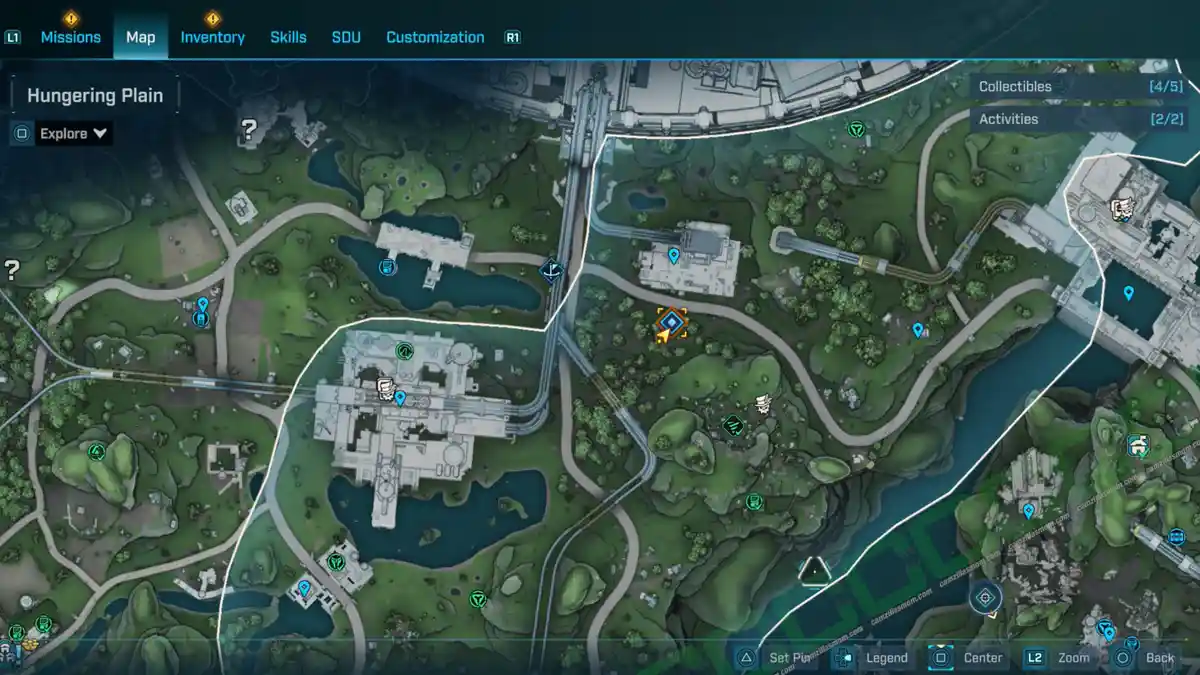Go Back from the map screen
This screenshot has width=1200, height=675.
1147,657
